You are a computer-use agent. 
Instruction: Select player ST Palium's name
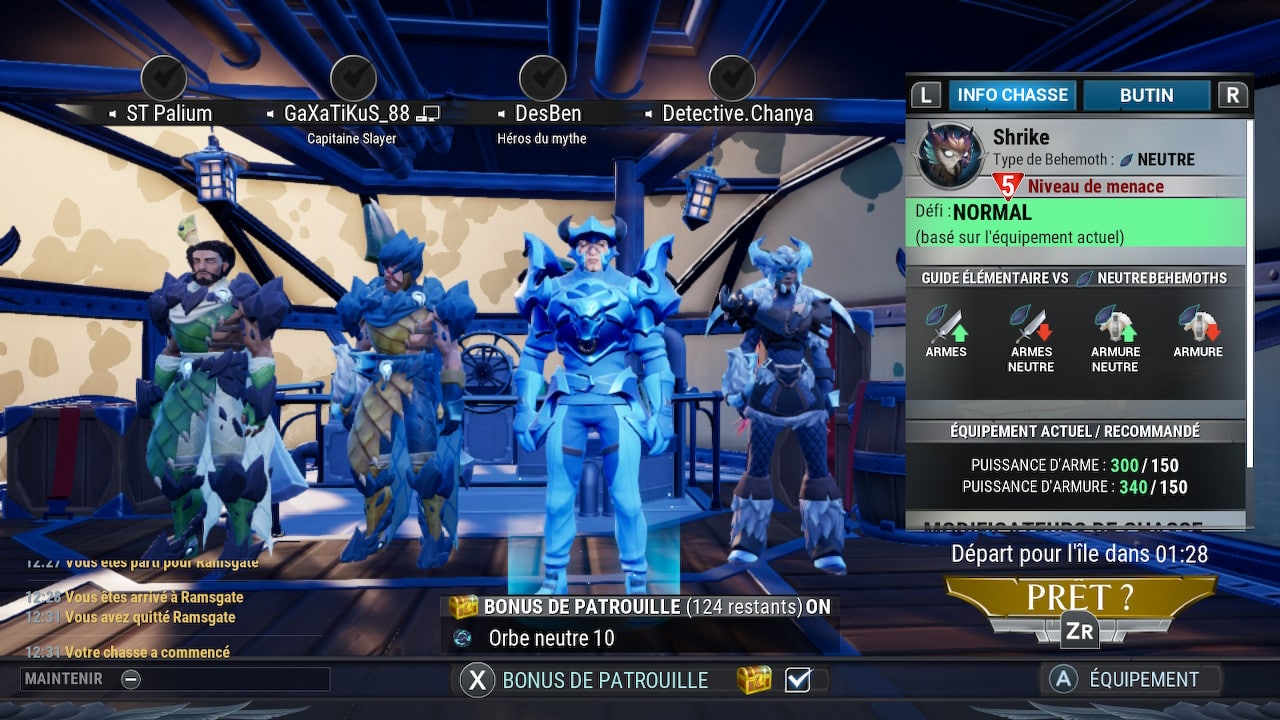click(168, 114)
